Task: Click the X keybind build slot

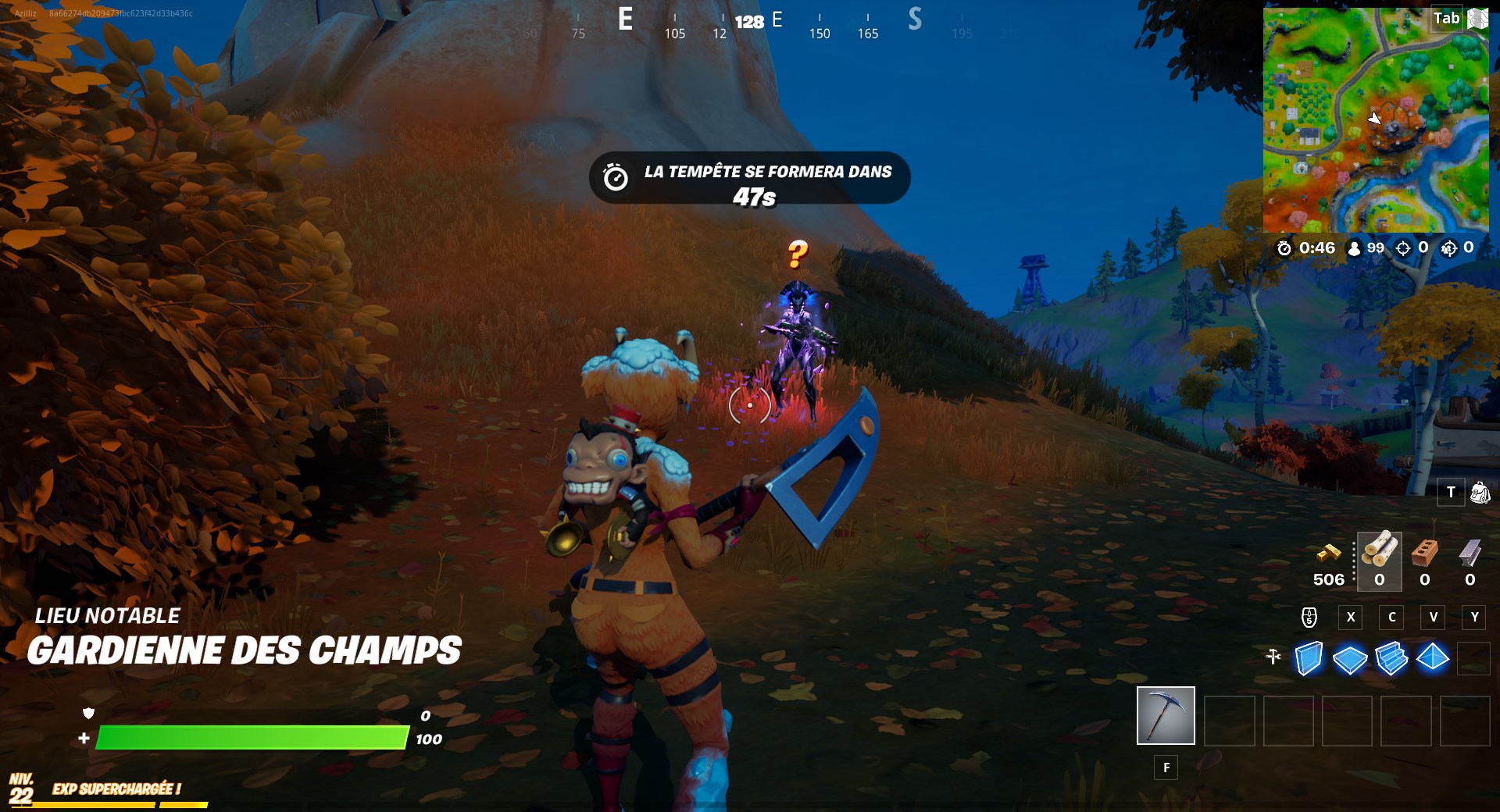Action: pyautogui.click(x=1350, y=618)
